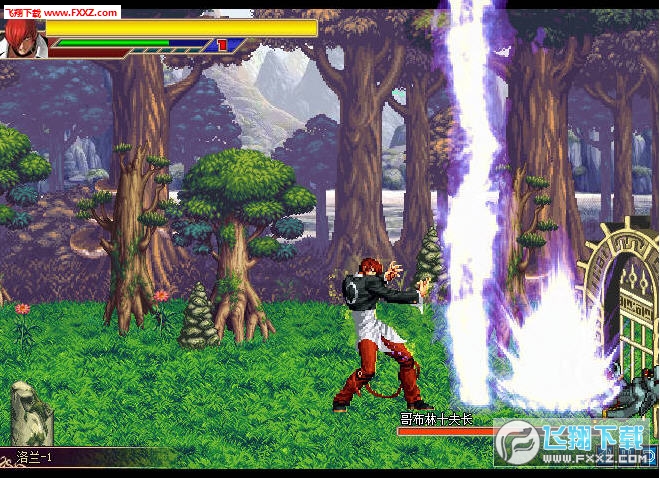This screenshot has height=478, width=660.
Task: Select the stone statue icon above 洛兰-1
Action: (x=31, y=412)
